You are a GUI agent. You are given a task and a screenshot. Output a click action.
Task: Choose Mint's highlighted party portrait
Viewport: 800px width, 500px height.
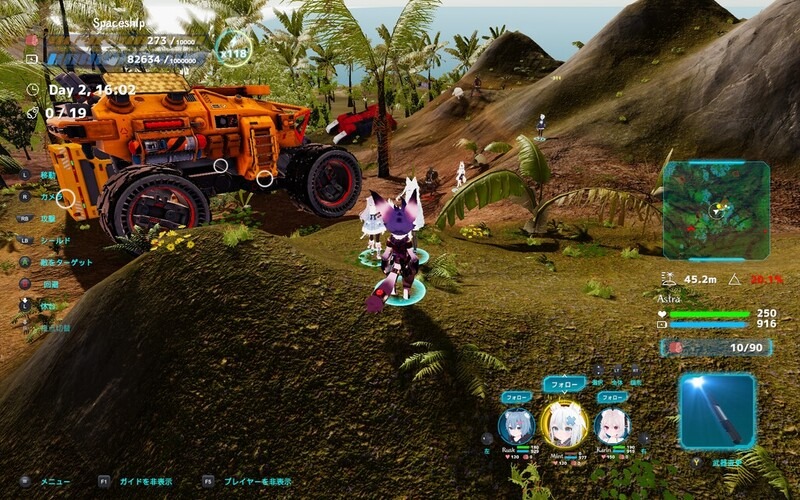click(x=563, y=424)
